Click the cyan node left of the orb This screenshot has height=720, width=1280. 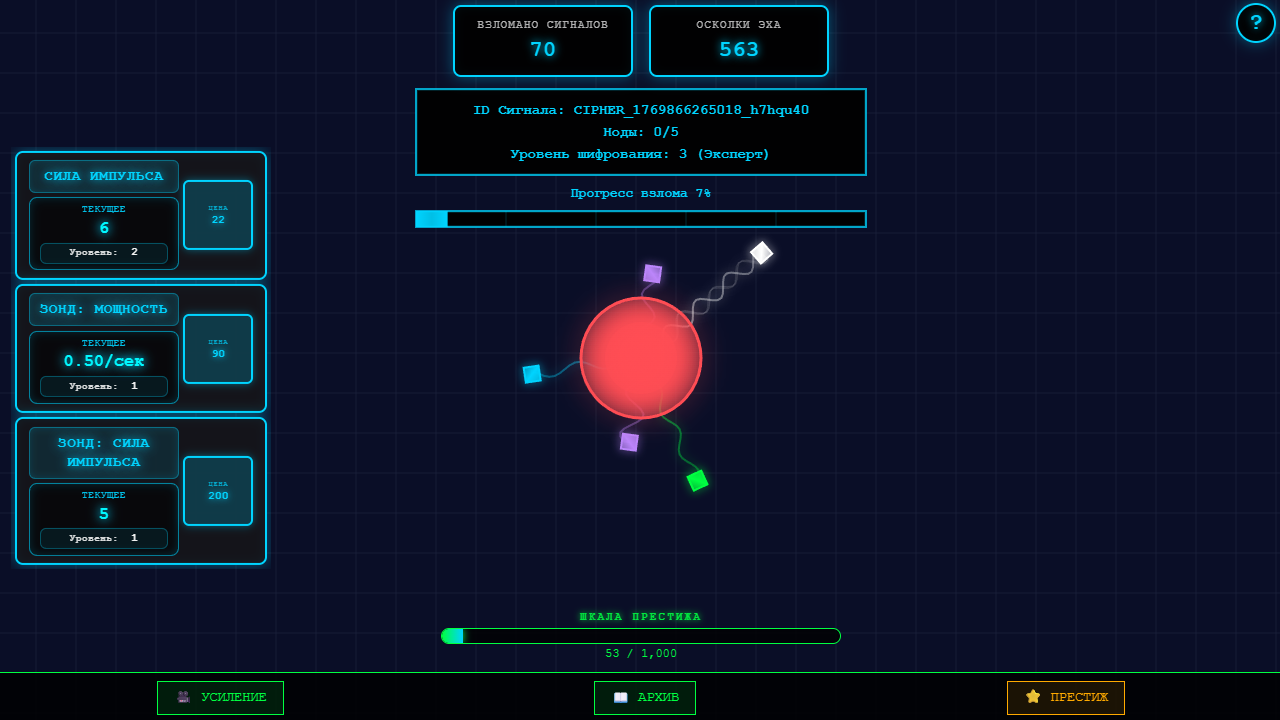click(531, 373)
